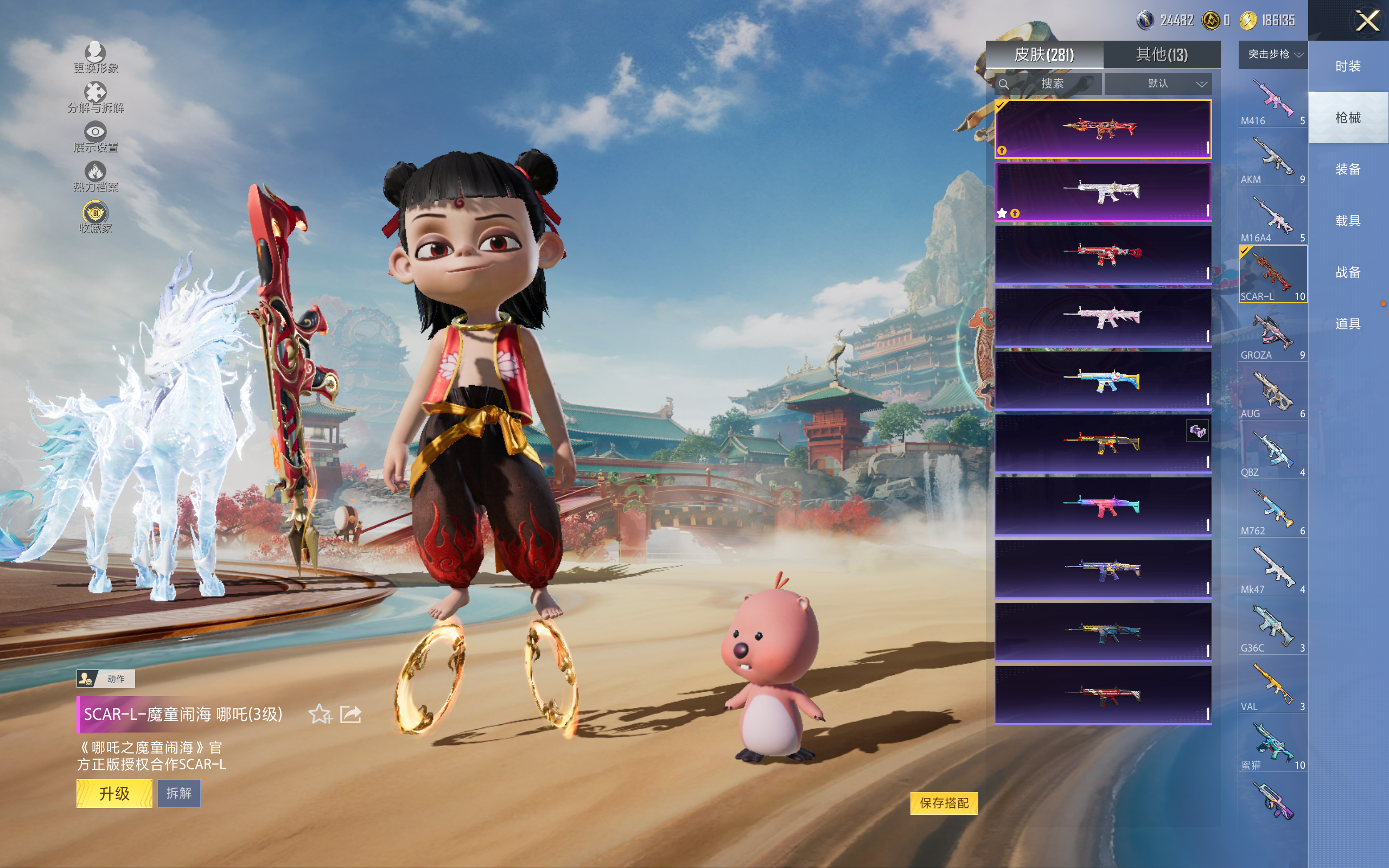Open the 突击步枪 weapon type dropdown
This screenshot has width=1389, height=868.
pyautogui.click(x=1273, y=55)
